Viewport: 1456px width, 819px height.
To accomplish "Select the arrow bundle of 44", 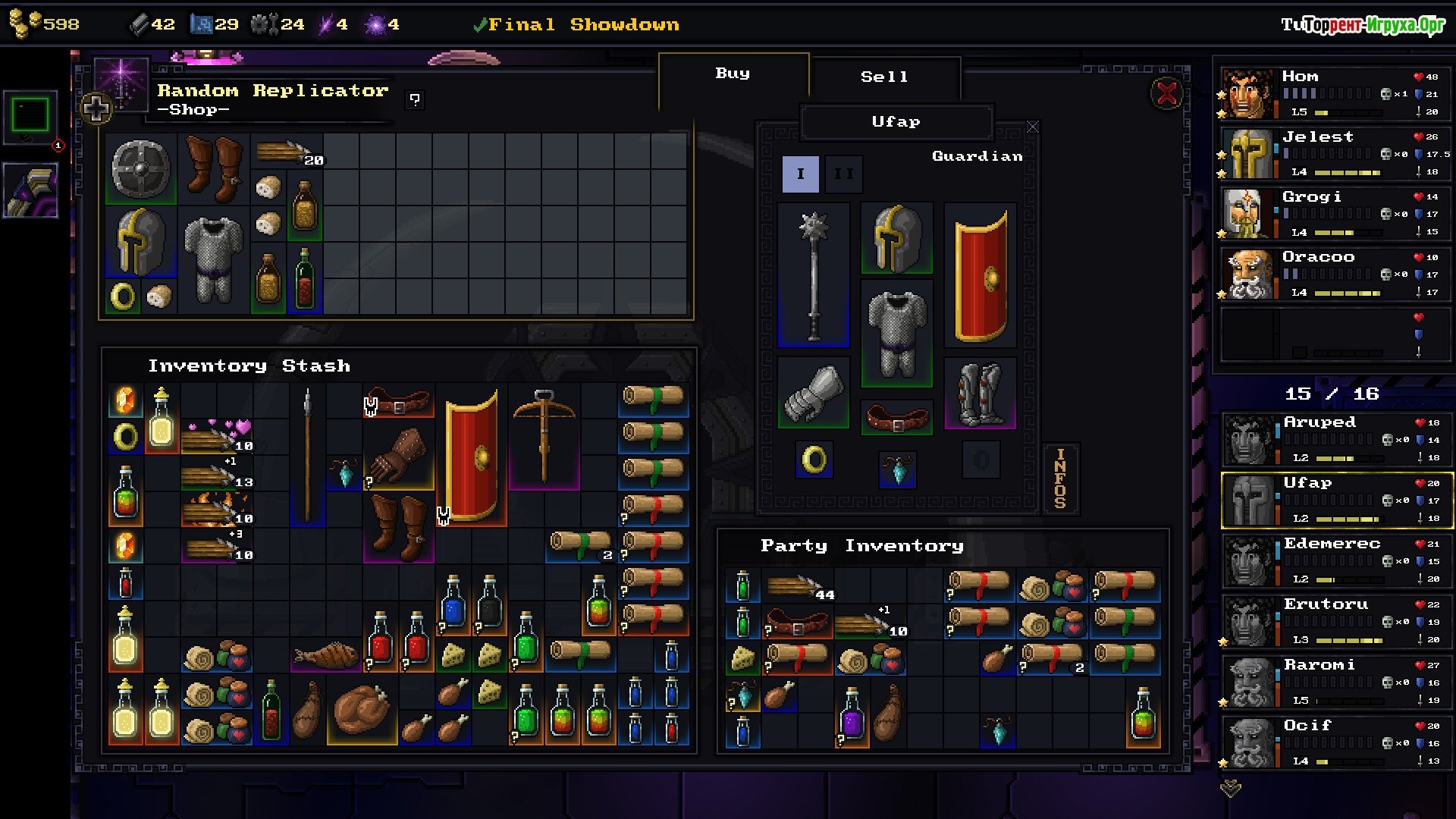I will 798,587.
